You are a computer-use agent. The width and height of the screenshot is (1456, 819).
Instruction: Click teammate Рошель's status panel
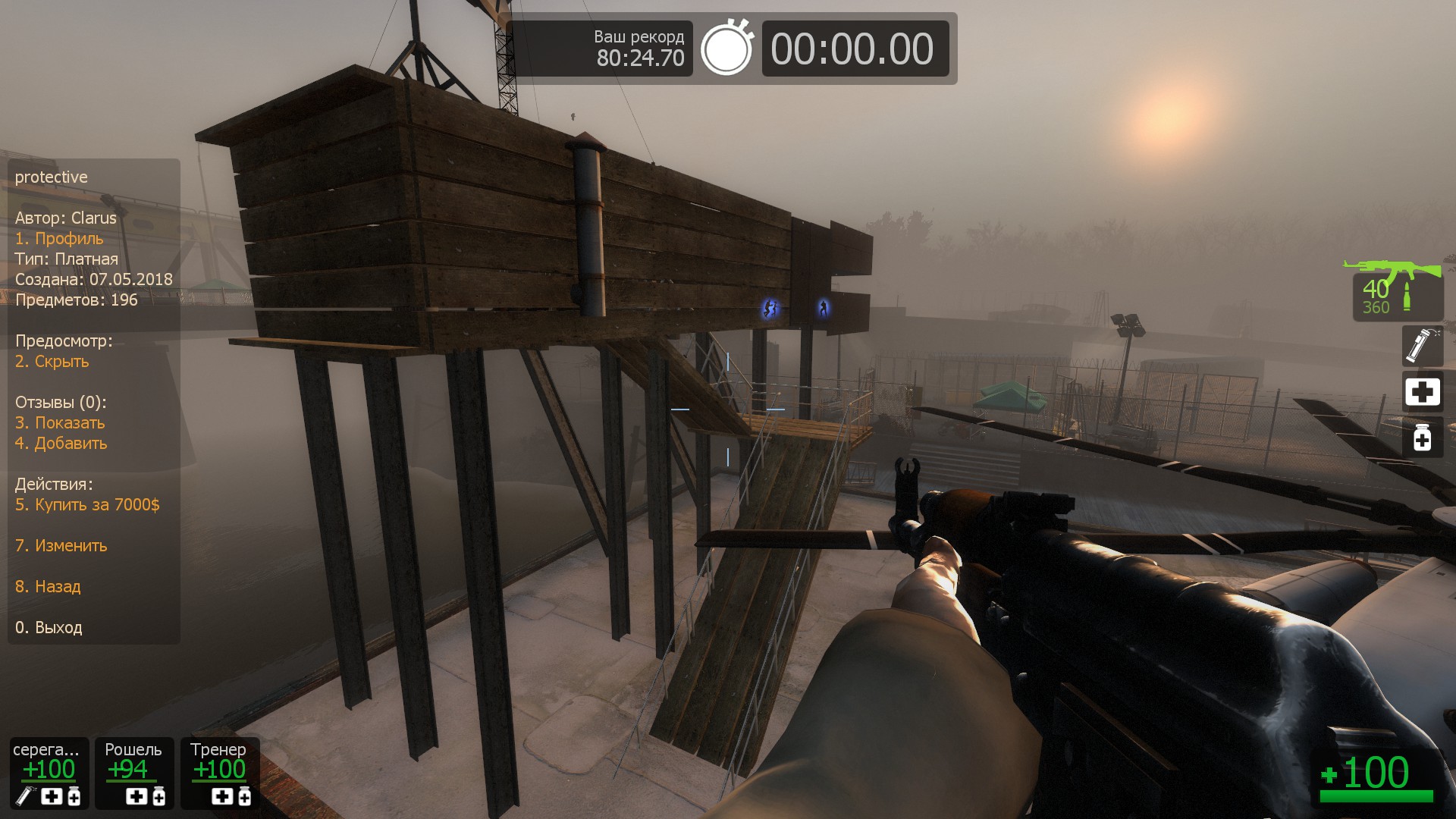(133, 773)
